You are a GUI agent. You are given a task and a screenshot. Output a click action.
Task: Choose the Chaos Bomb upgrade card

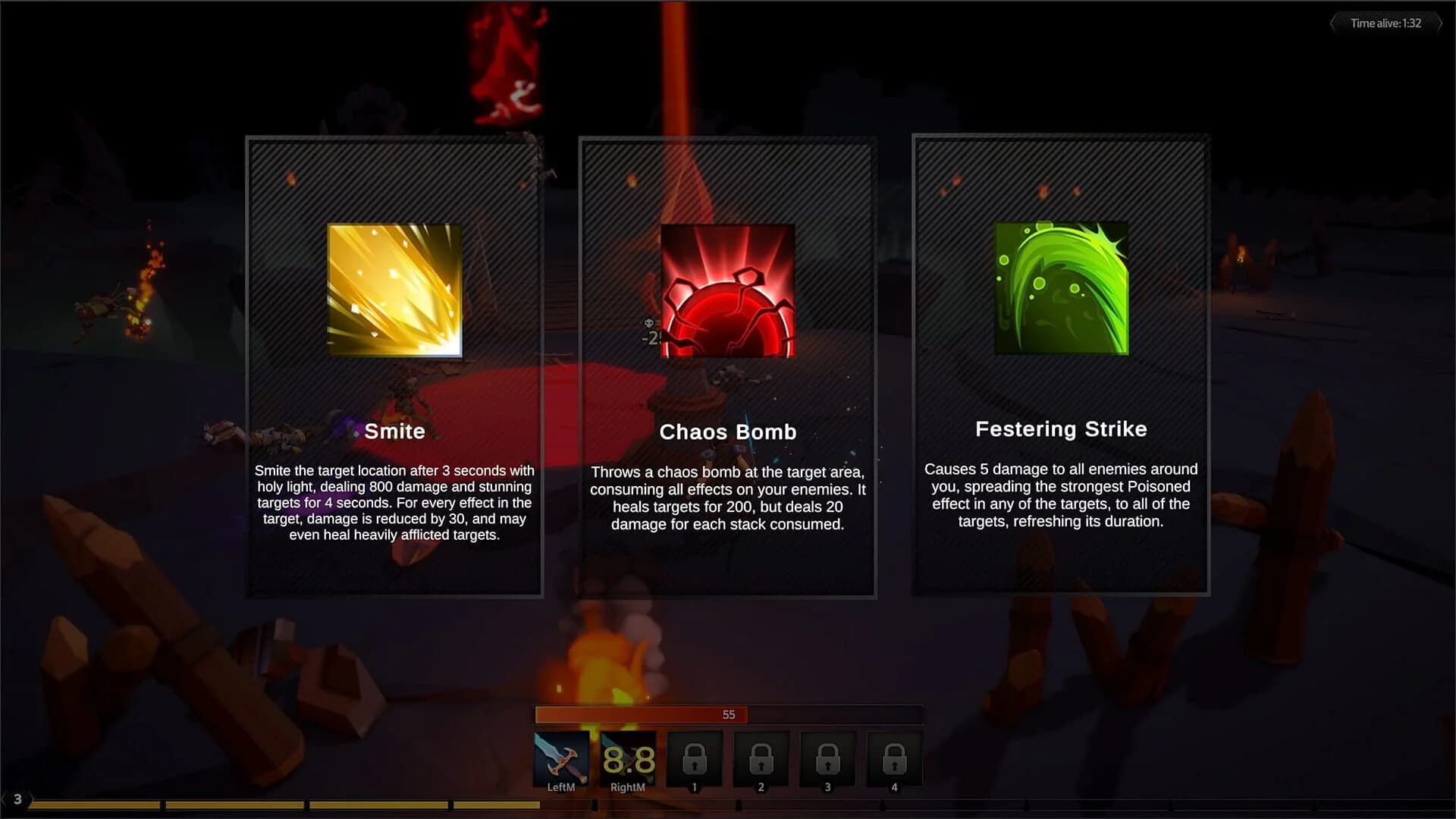pos(726,364)
